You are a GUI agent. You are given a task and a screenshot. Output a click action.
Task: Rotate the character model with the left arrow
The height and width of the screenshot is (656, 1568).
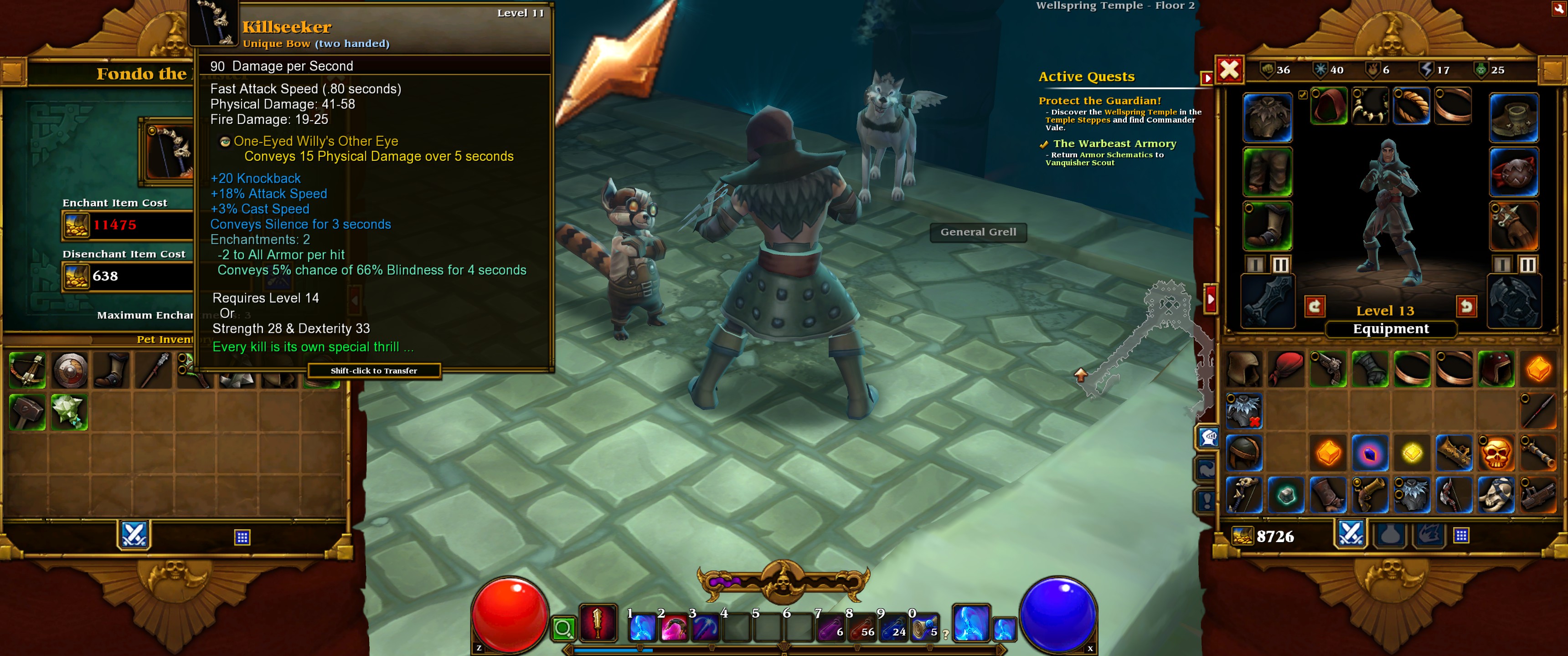pyautogui.click(x=1315, y=306)
